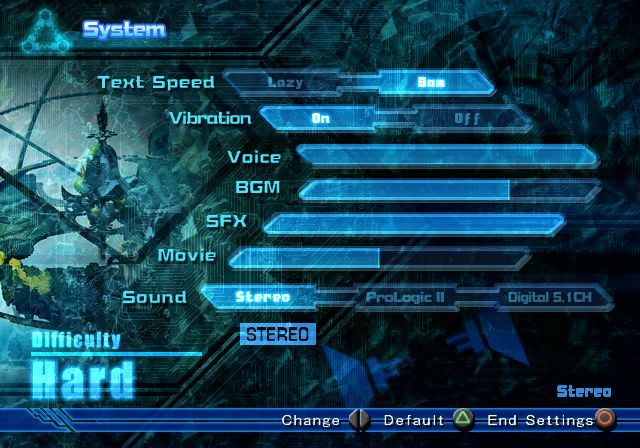
Task: Select Stereo sound output
Action: tap(263, 296)
